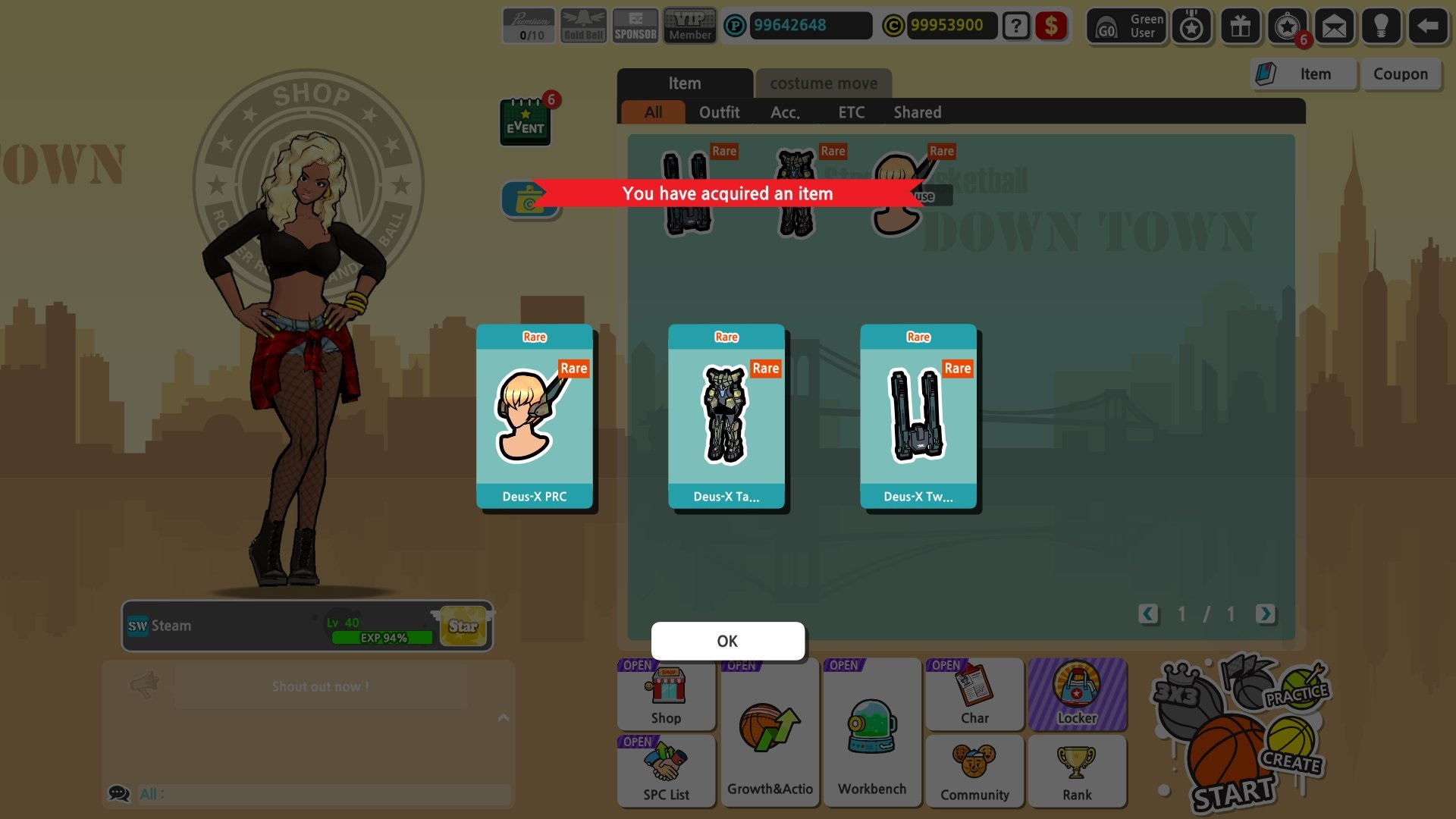
Task: Go to the previous item page
Action: click(x=1148, y=615)
